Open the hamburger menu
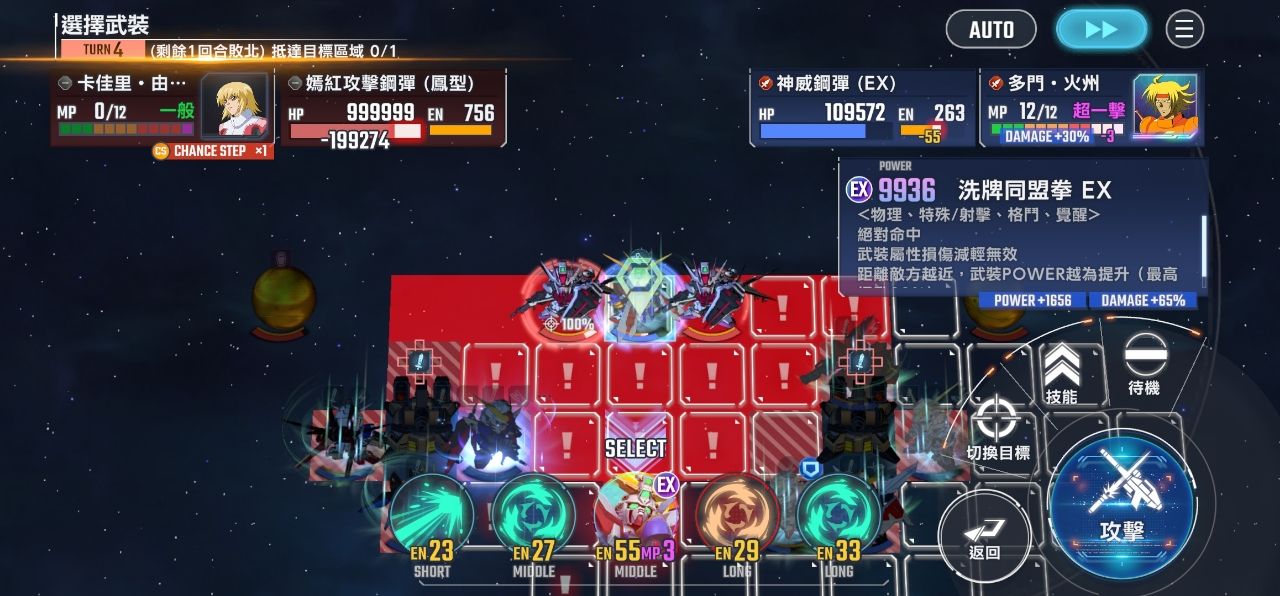This screenshot has height=596, width=1280. pyautogui.click(x=1184, y=30)
